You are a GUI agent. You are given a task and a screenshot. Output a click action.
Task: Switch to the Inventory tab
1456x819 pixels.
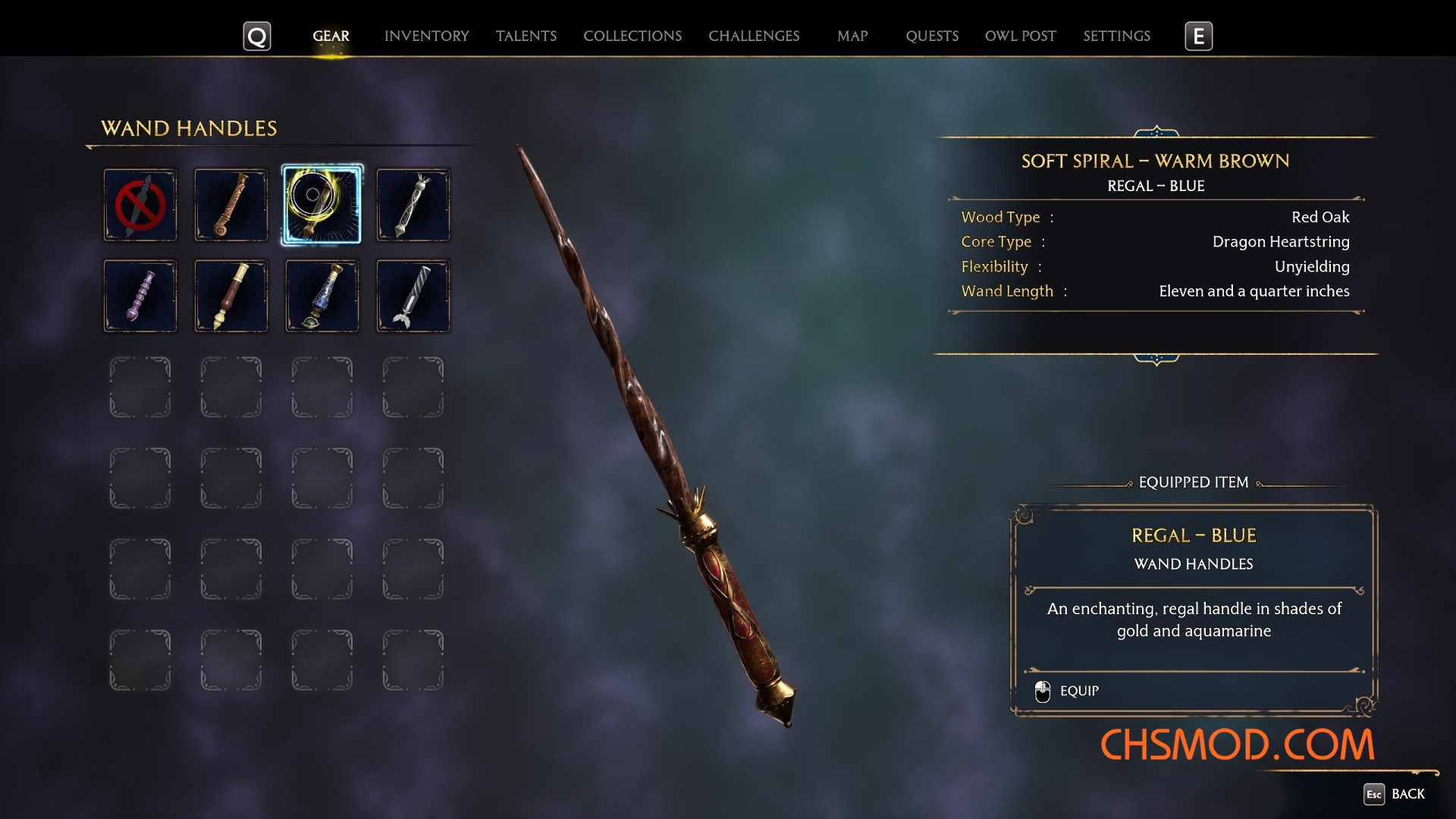pyautogui.click(x=426, y=36)
